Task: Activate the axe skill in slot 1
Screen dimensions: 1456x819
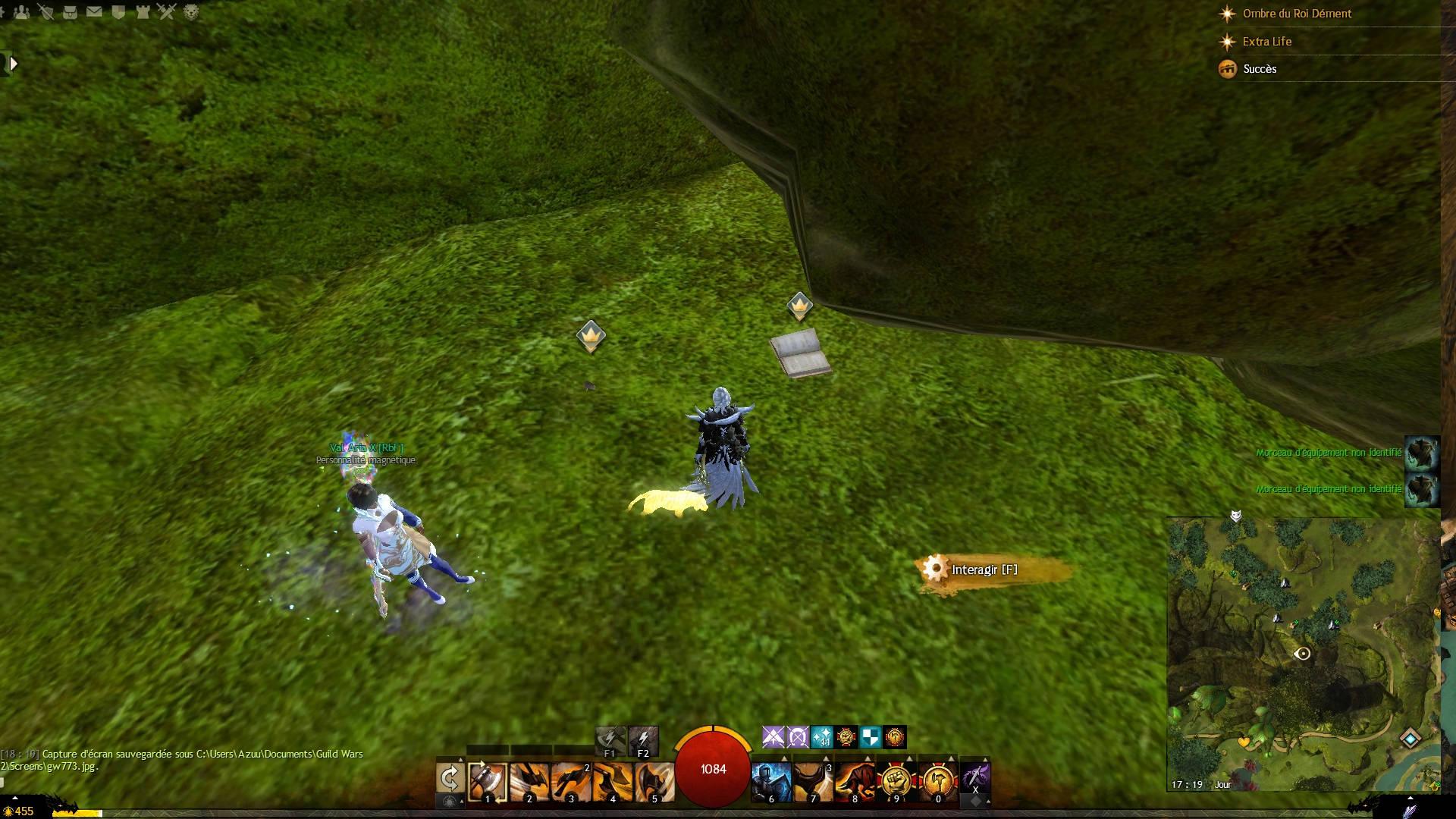Action: (x=487, y=781)
